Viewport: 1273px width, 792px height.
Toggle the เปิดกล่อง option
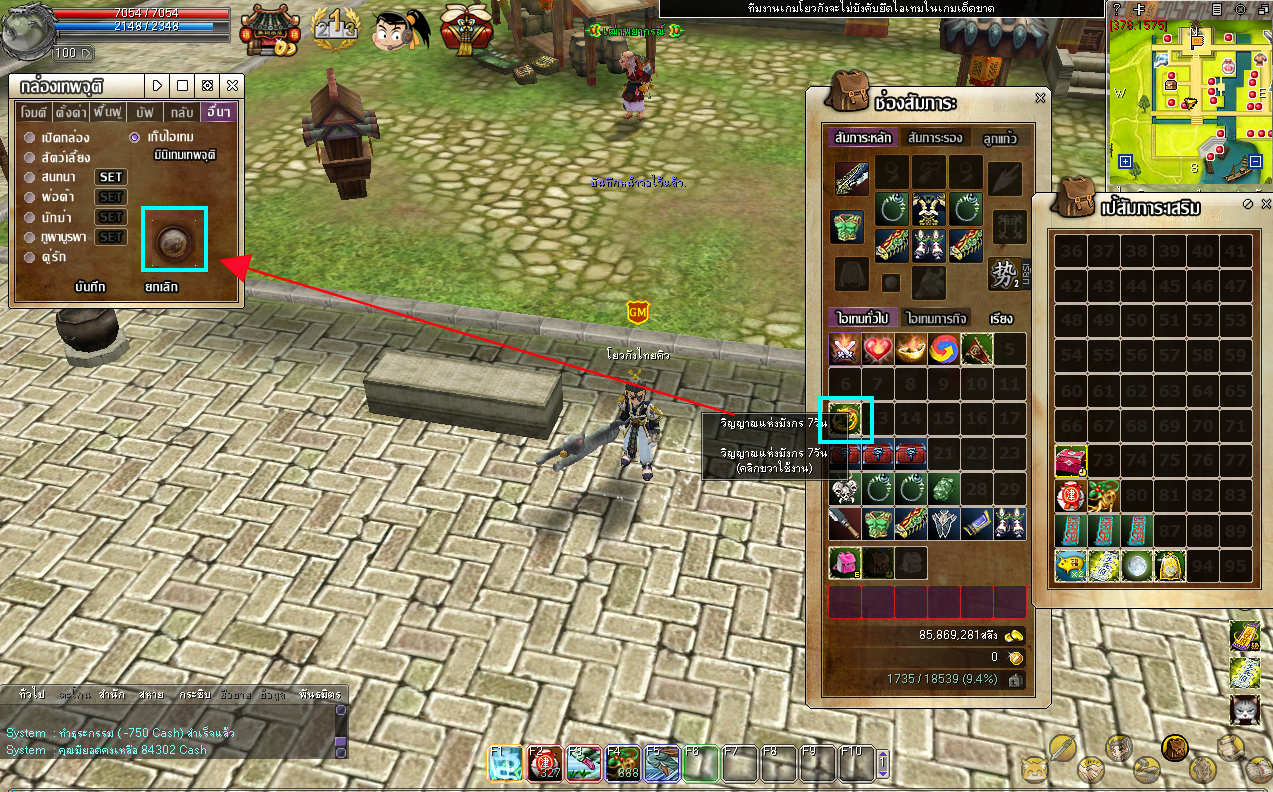(30, 137)
